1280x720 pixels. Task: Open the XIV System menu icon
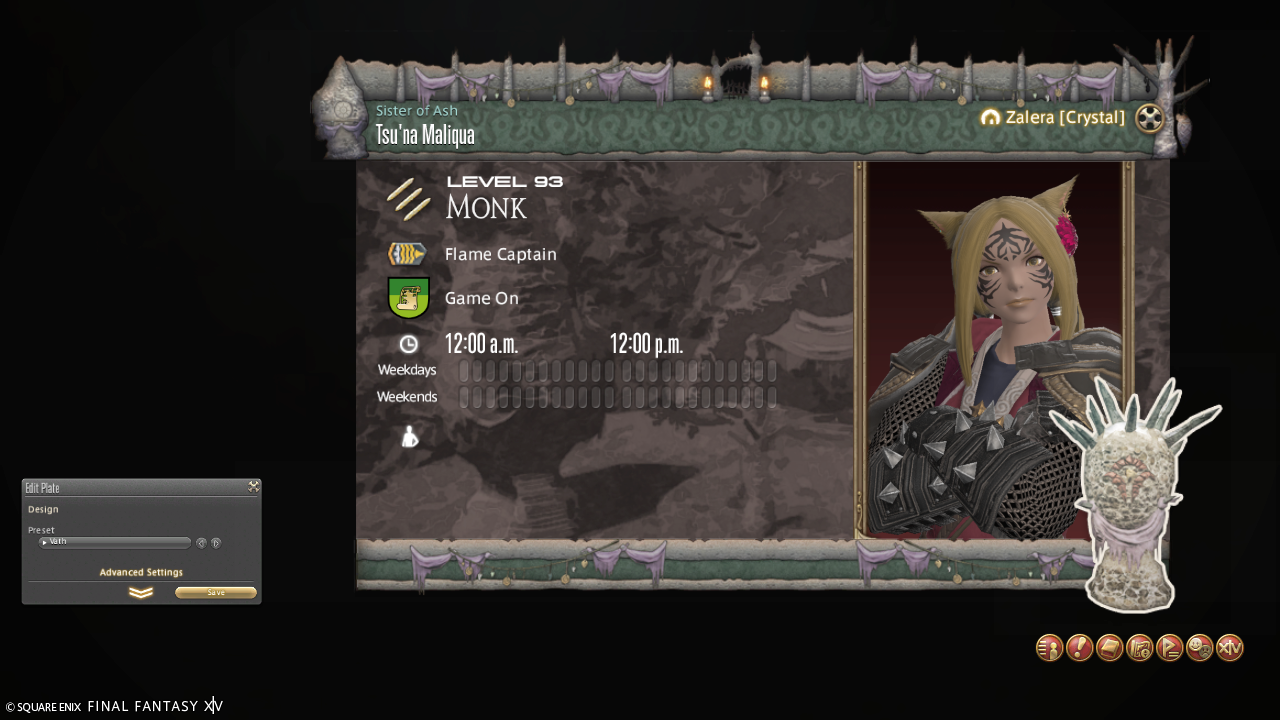pyautogui.click(x=1229, y=648)
